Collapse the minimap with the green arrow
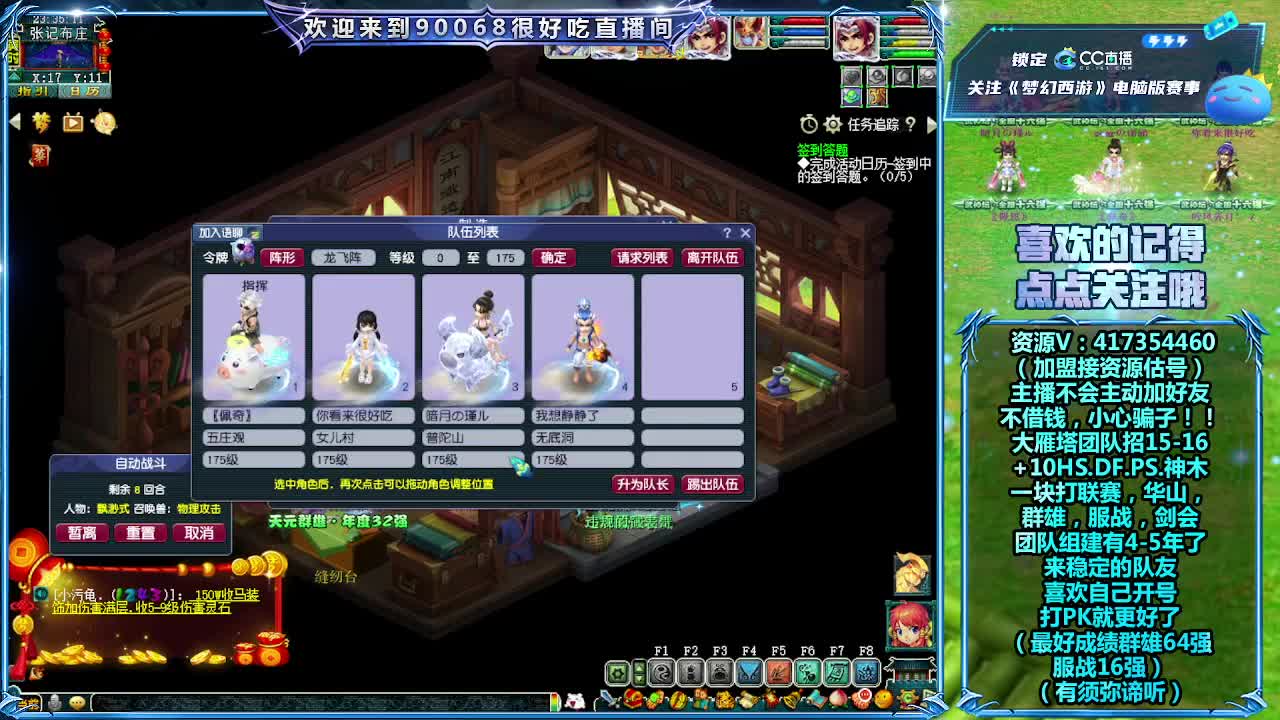The image size is (1280, 720). 14,77
